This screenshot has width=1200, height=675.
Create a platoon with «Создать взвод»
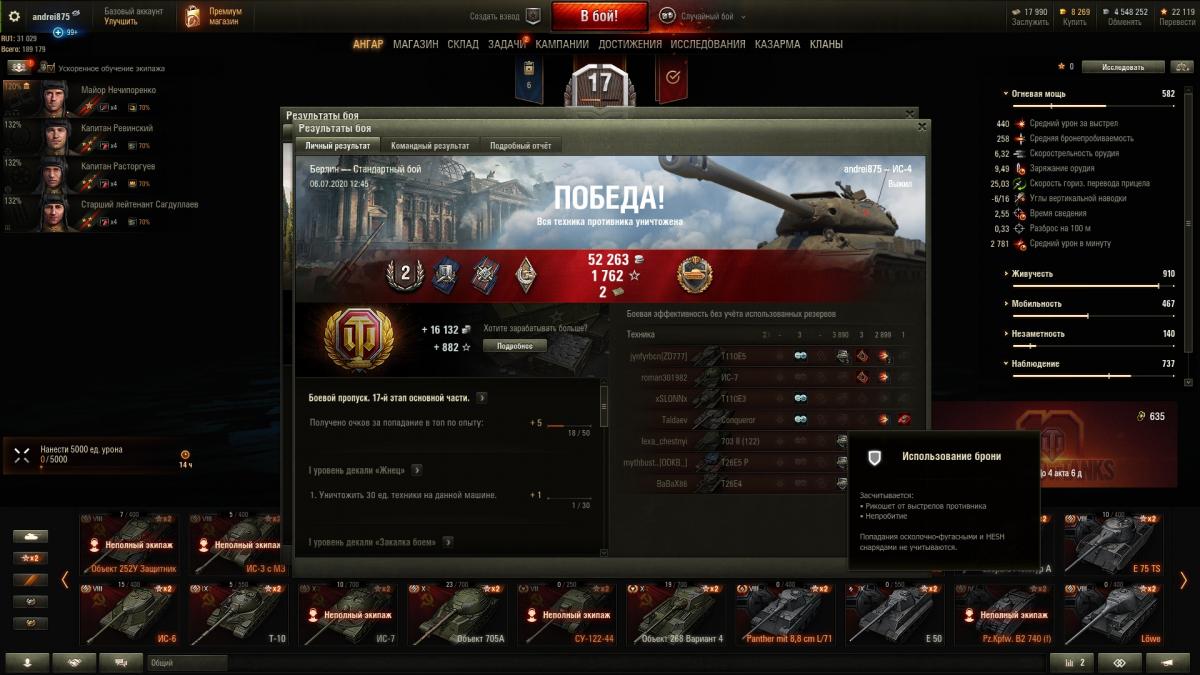(505, 16)
